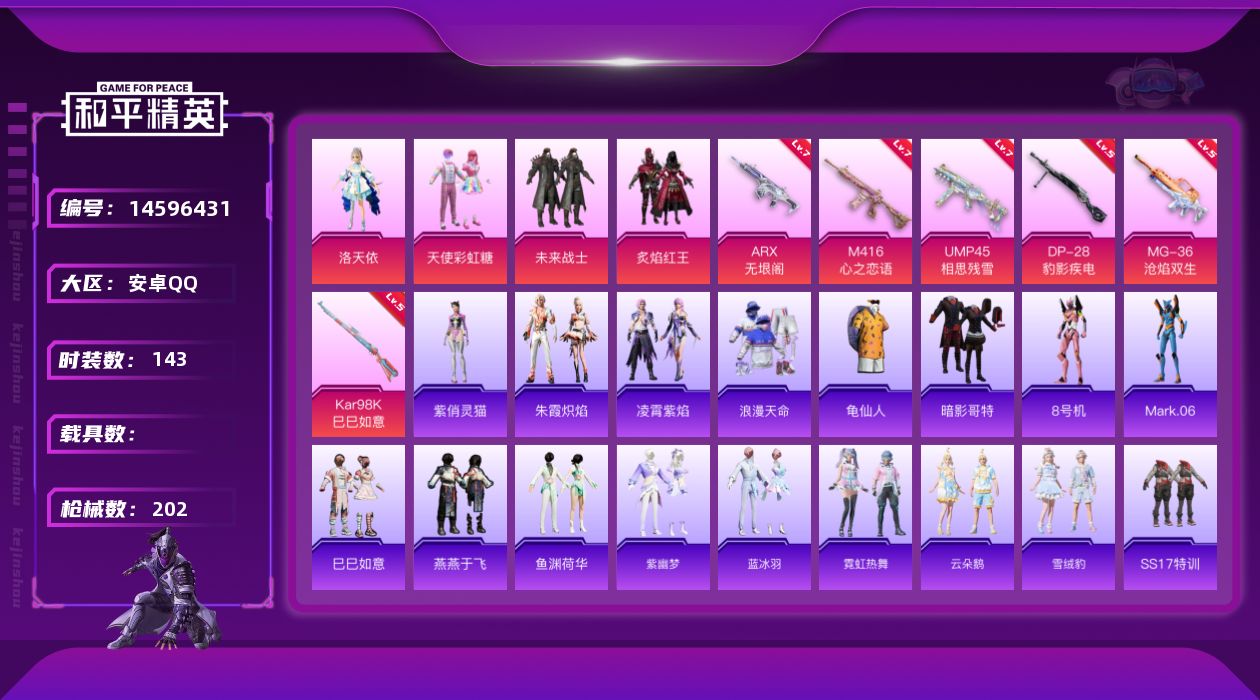
Task: Choose the 暗影哥特 outfit card
Action: coord(967,364)
